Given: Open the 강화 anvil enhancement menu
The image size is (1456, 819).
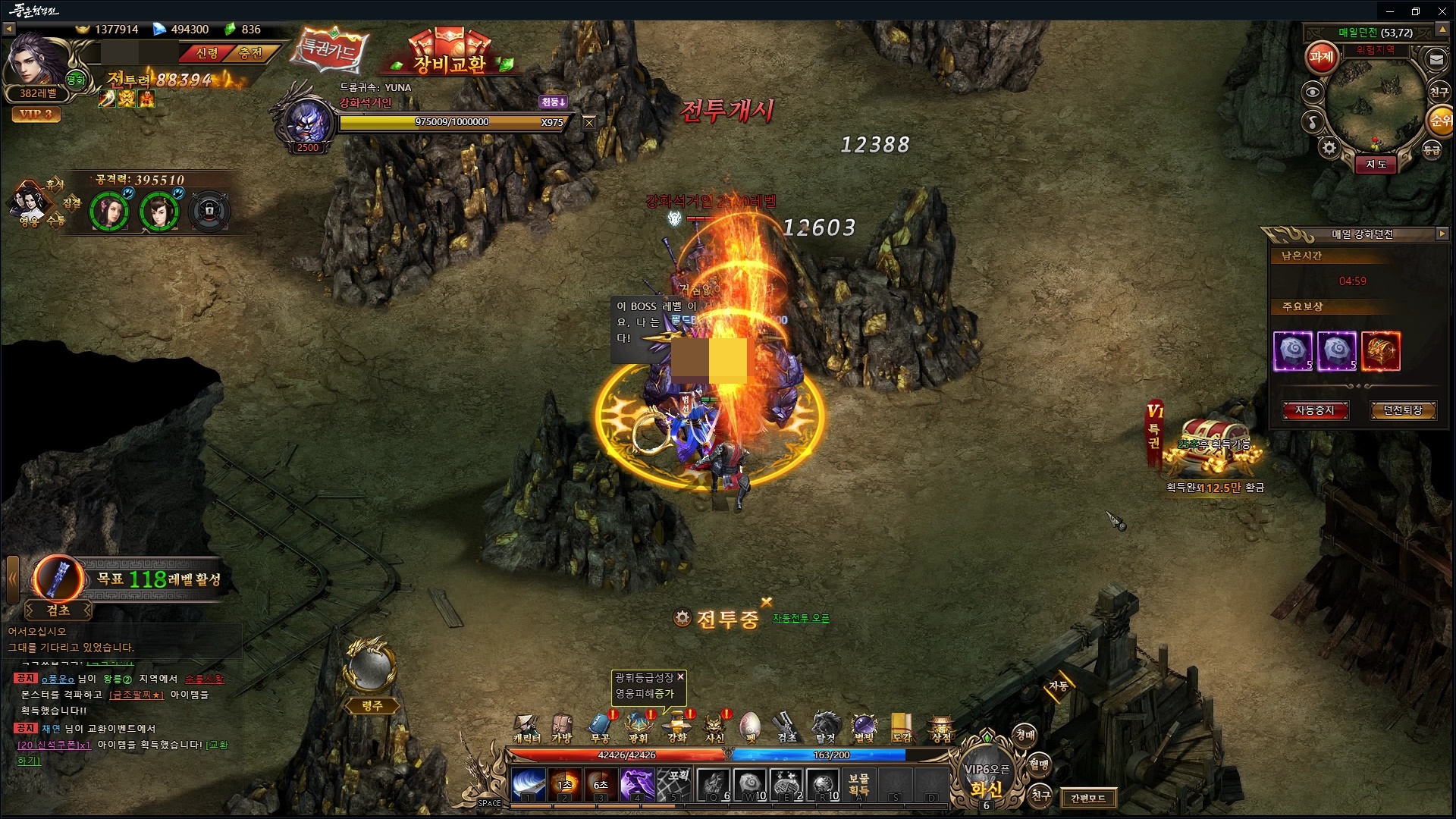Looking at the screenshot, I should pos(676,727).
